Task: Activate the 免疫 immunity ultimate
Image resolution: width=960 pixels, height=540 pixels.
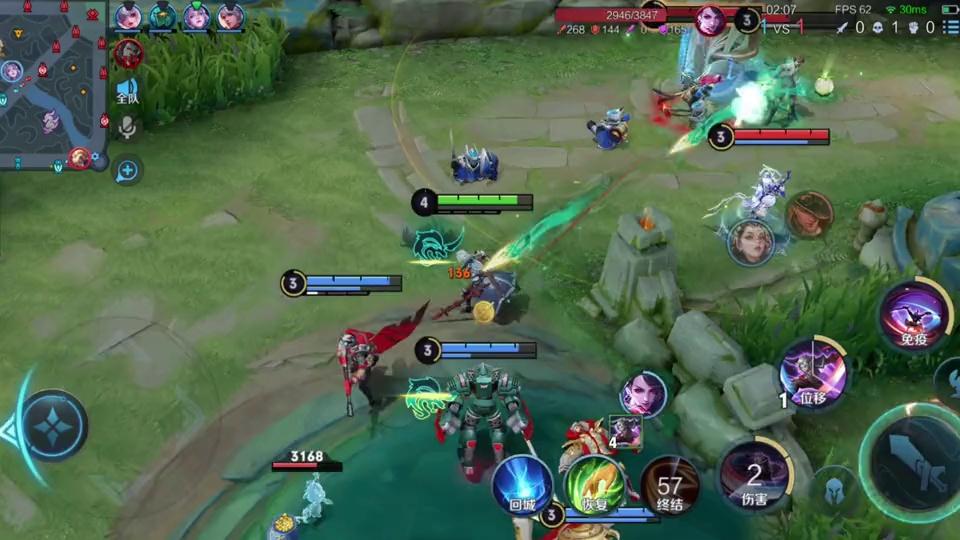Action: [x=914, y=315]
